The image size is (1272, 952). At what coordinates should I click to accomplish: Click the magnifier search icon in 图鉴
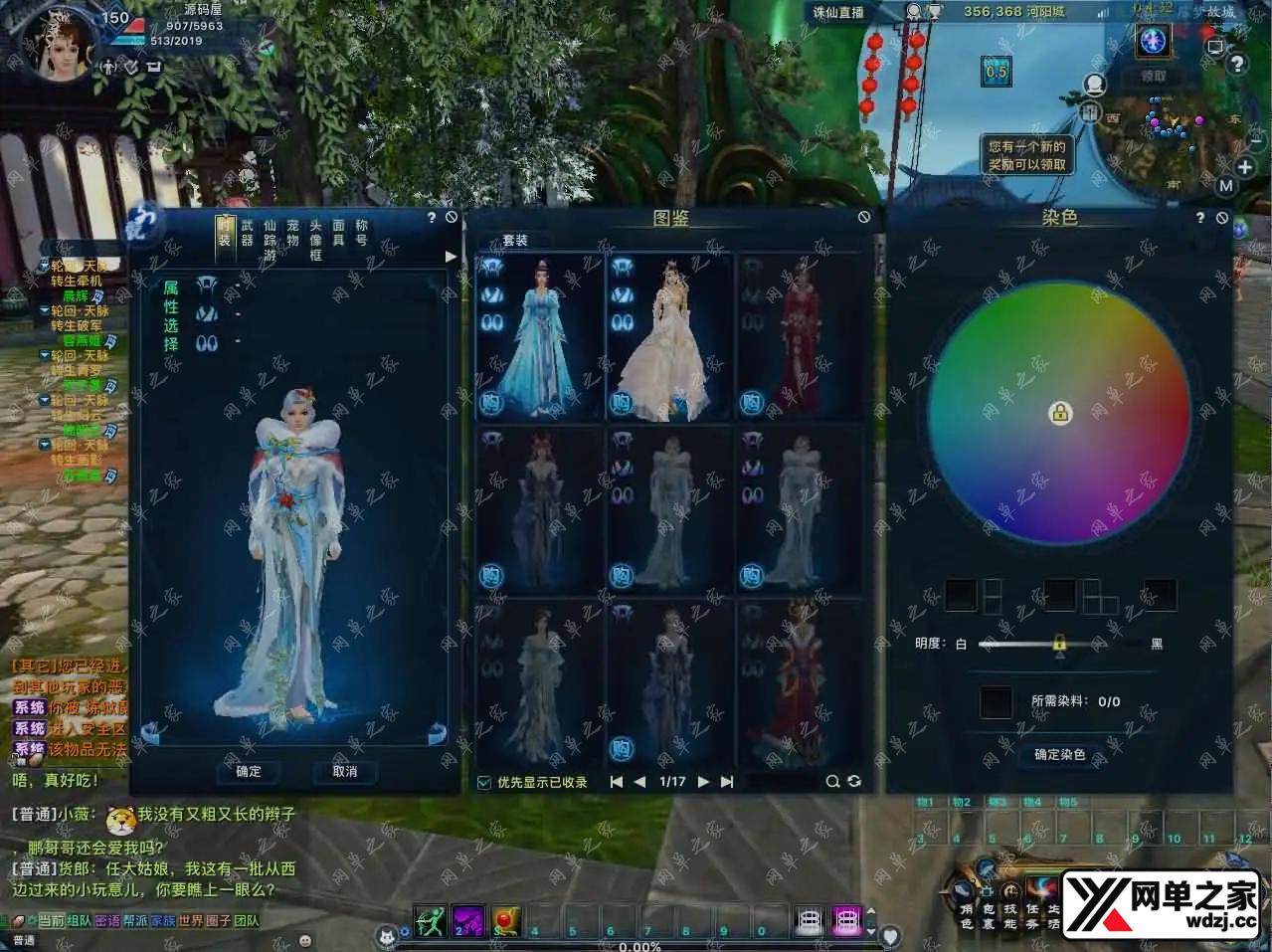pos(832,782)
